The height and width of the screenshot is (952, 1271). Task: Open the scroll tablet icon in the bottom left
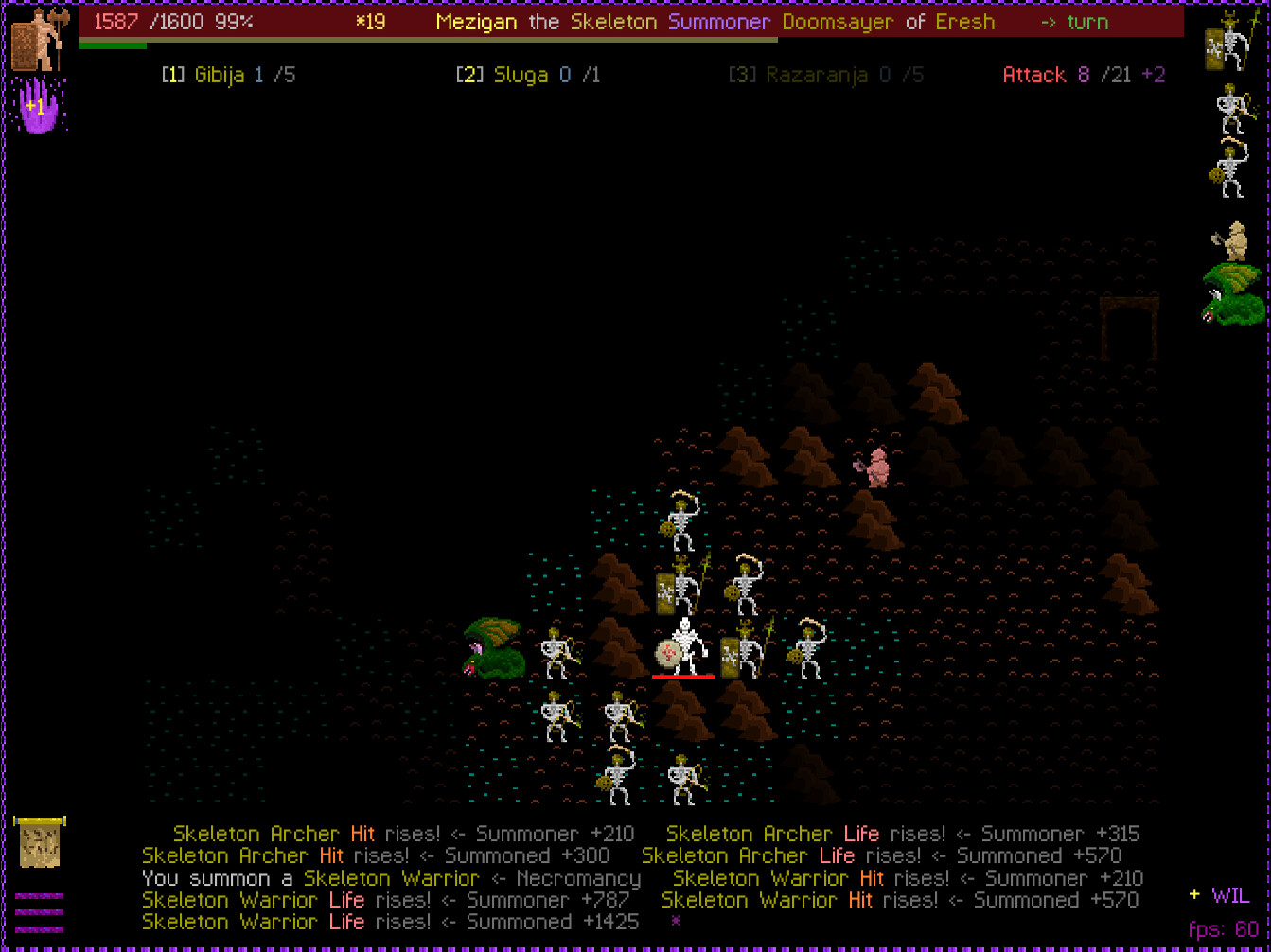tap(40, 842)
